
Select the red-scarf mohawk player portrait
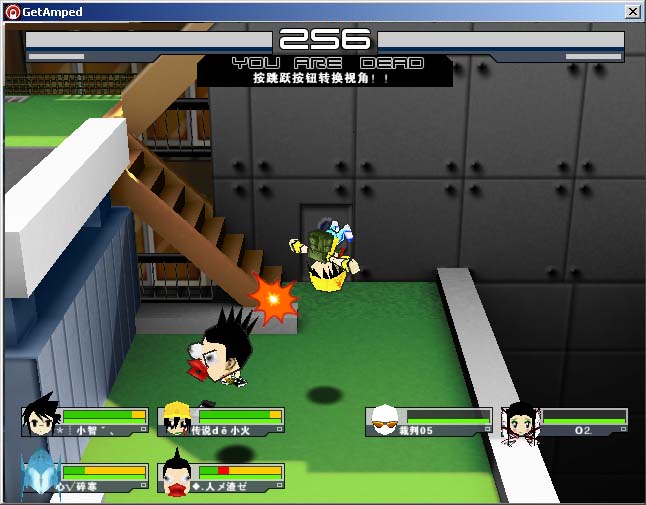[177, 476]
